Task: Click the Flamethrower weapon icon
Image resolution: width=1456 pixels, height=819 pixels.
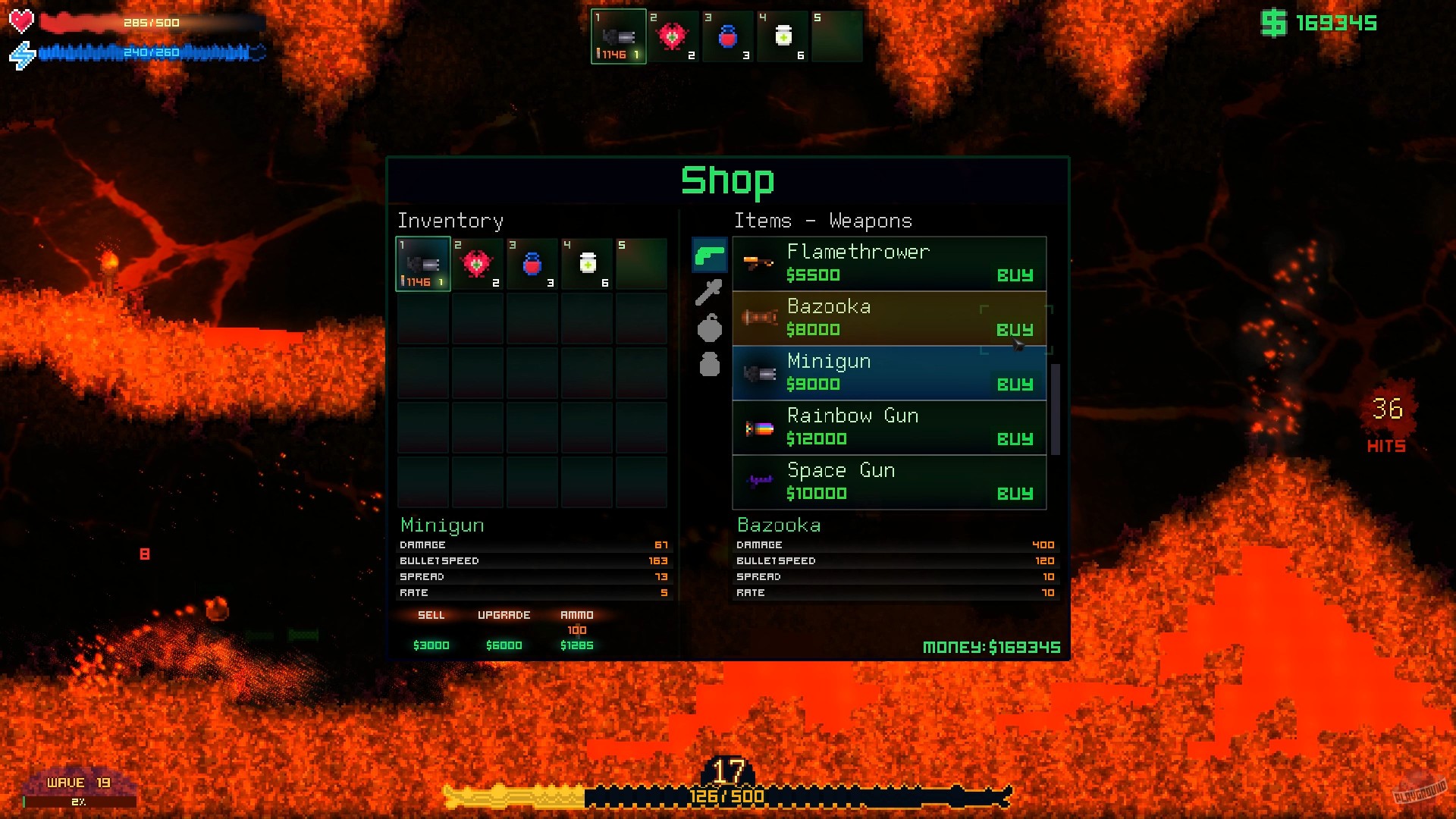Action: click(758, 264)
